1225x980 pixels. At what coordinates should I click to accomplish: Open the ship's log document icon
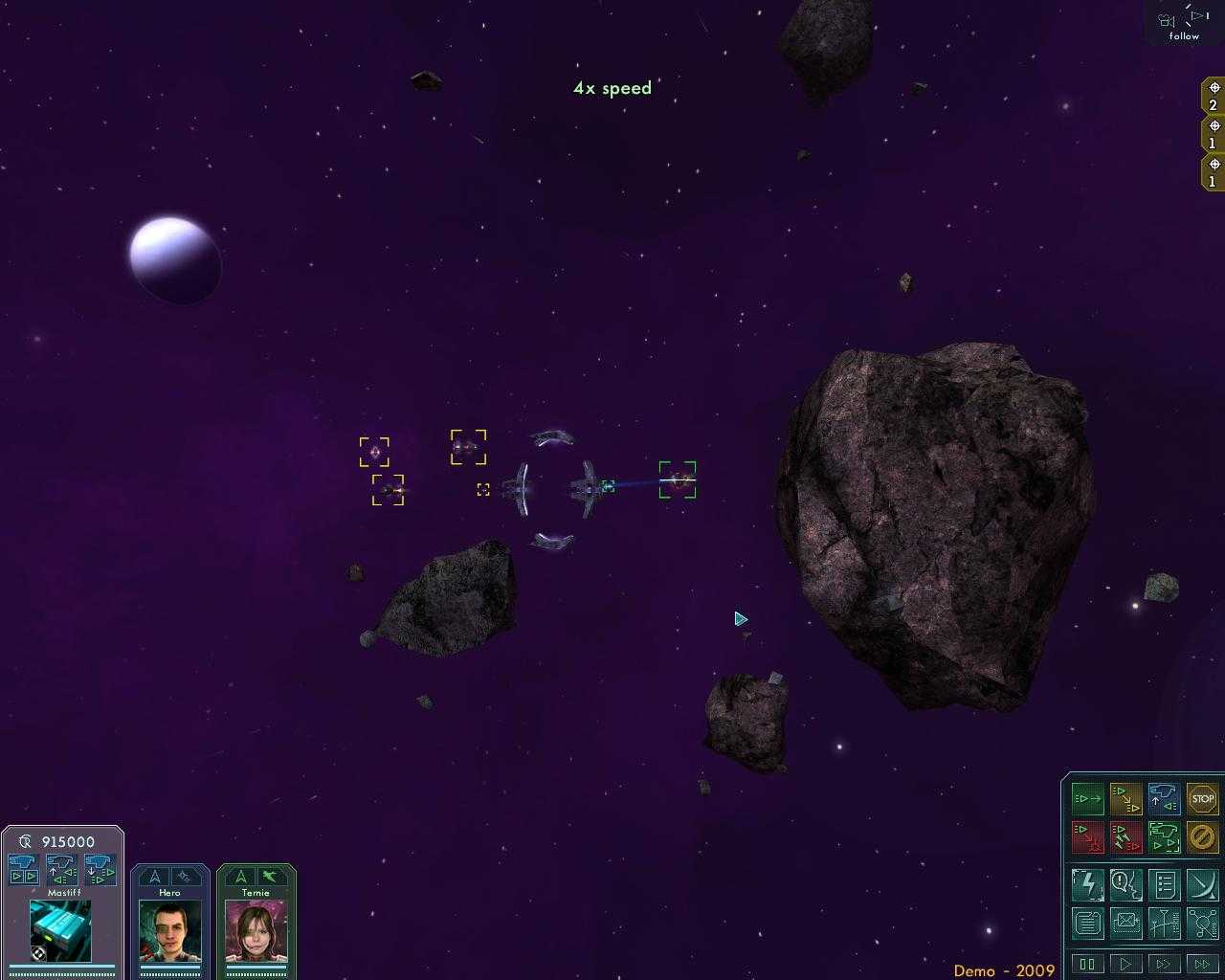pos(1087,923)
